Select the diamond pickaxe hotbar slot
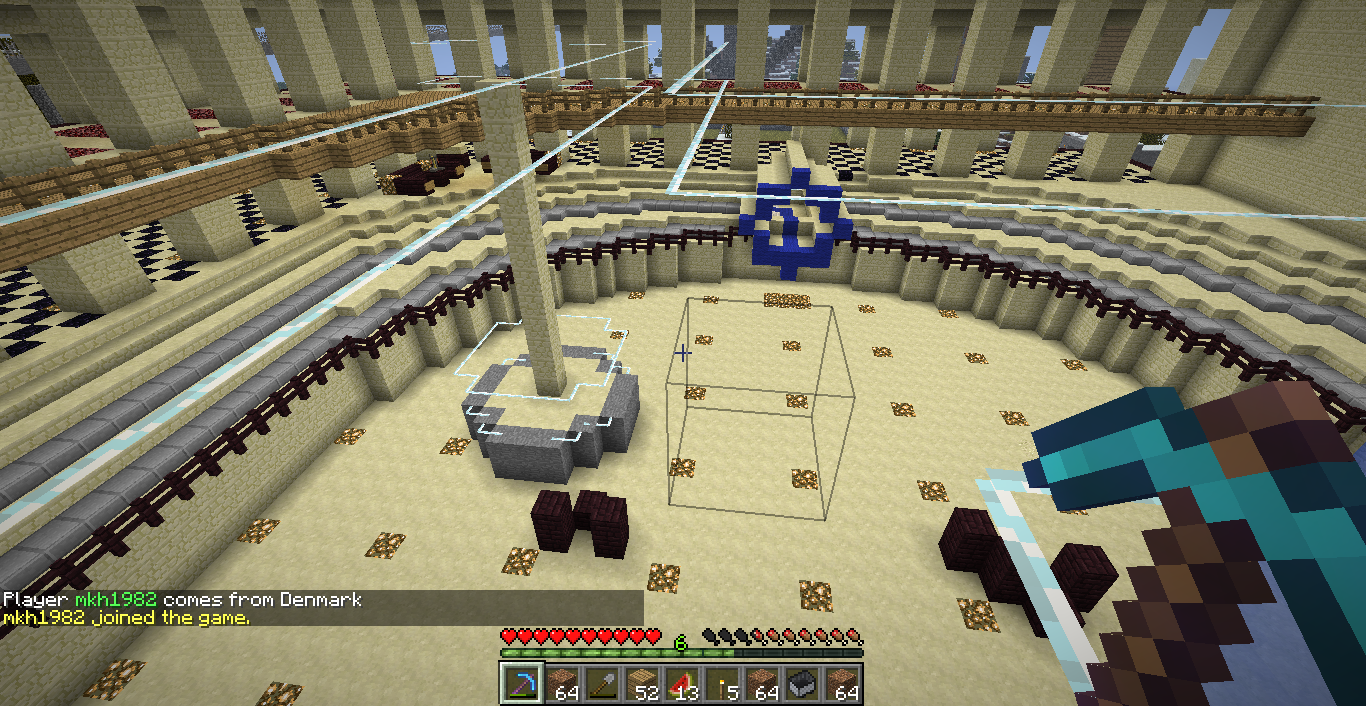Screen dimensions: 1366x706 tap(521, 684)
